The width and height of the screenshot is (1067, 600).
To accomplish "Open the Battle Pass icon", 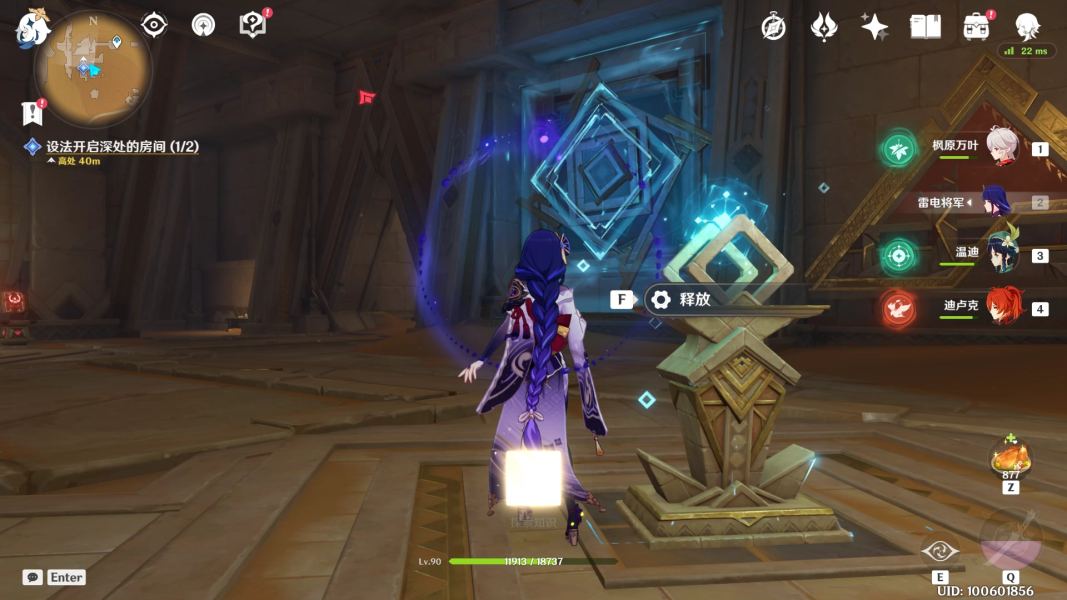I will (823, 27).
